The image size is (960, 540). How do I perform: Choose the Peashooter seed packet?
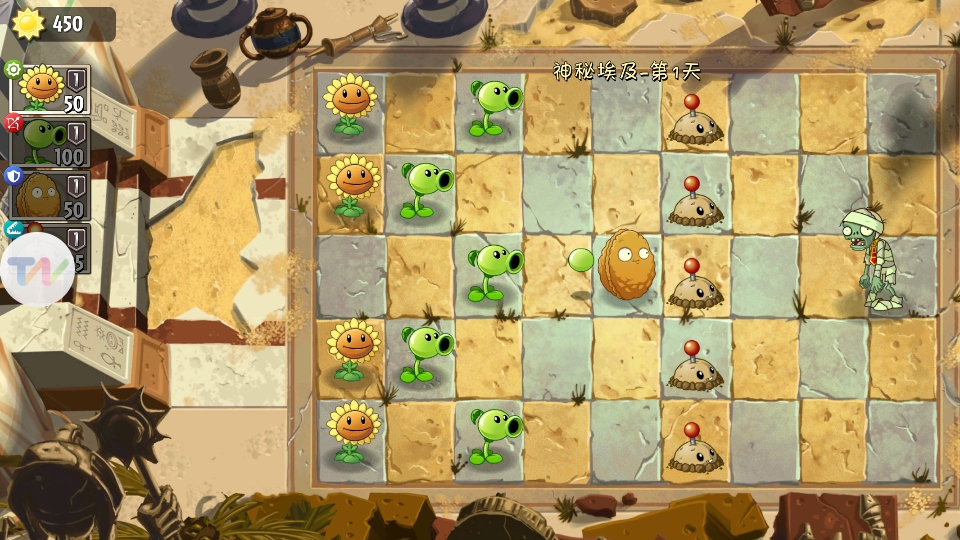pyautogui.click(x=50, y=142)
